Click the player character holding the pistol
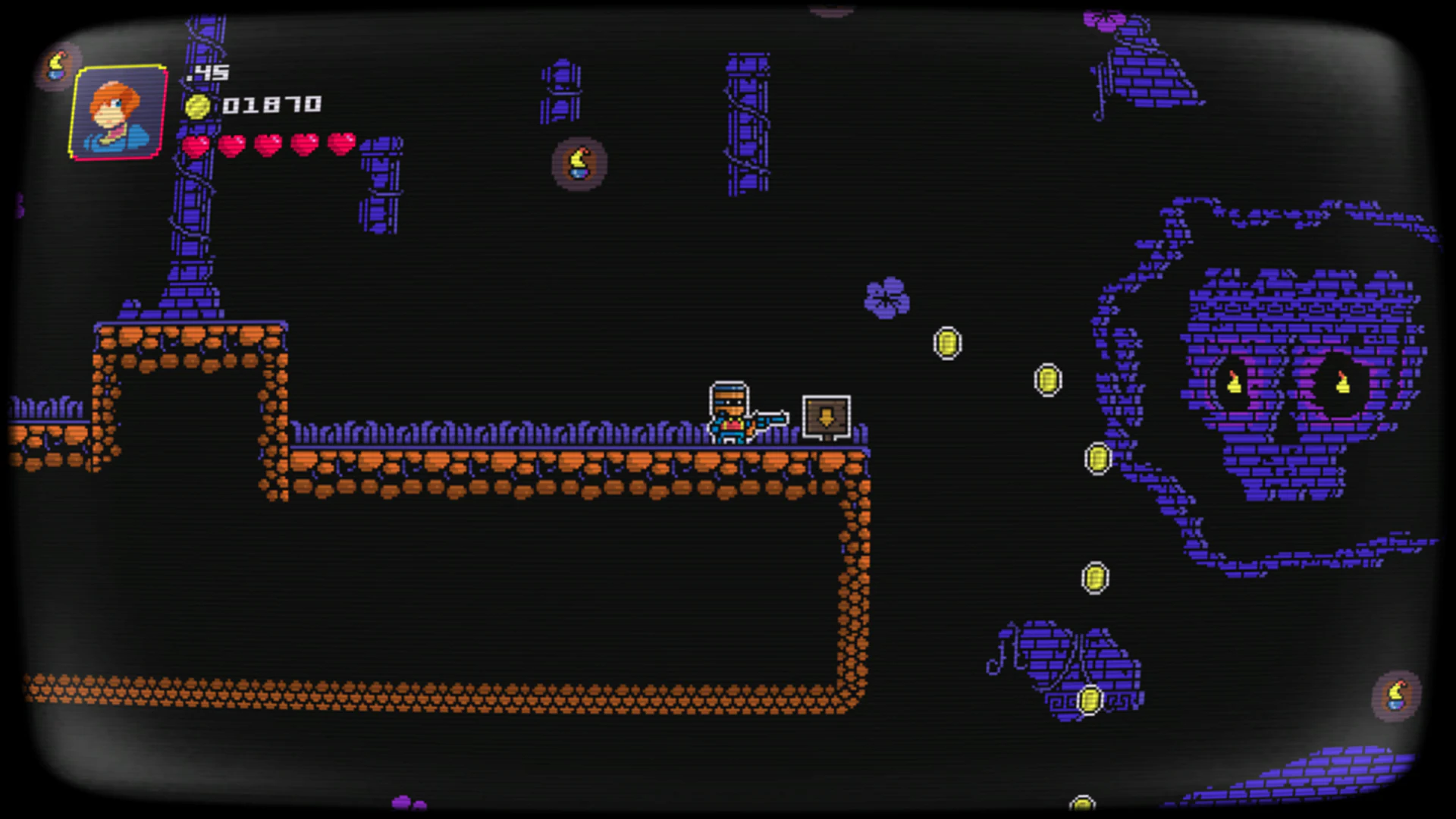Viewport: 1456px width, 819px height. click(726, 413)
